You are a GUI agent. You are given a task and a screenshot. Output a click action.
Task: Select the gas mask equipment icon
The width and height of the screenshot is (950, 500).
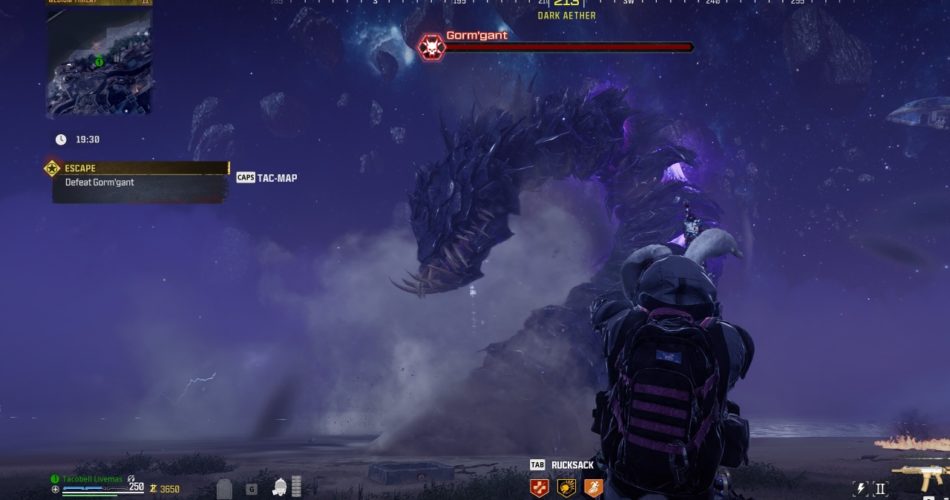281,487
